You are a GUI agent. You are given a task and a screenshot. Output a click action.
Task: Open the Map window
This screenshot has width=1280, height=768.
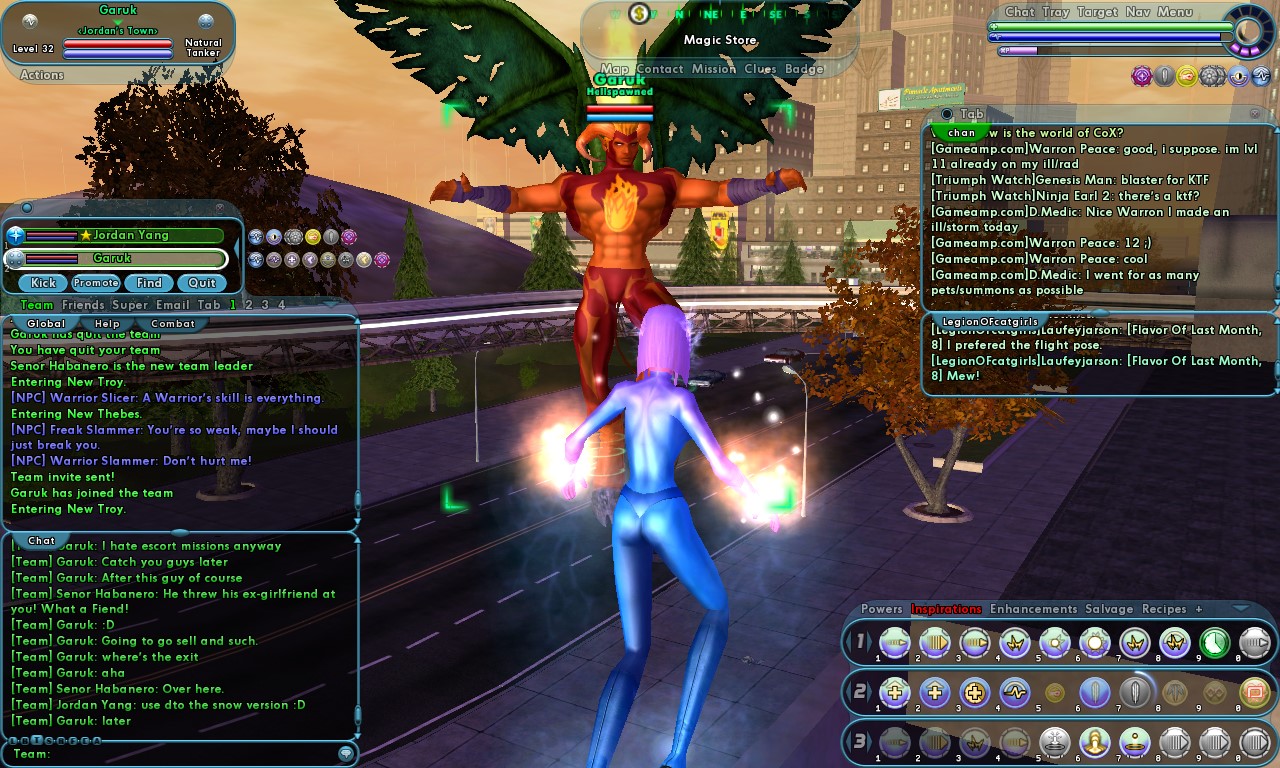pyautogui.click(x=615, y=69)
